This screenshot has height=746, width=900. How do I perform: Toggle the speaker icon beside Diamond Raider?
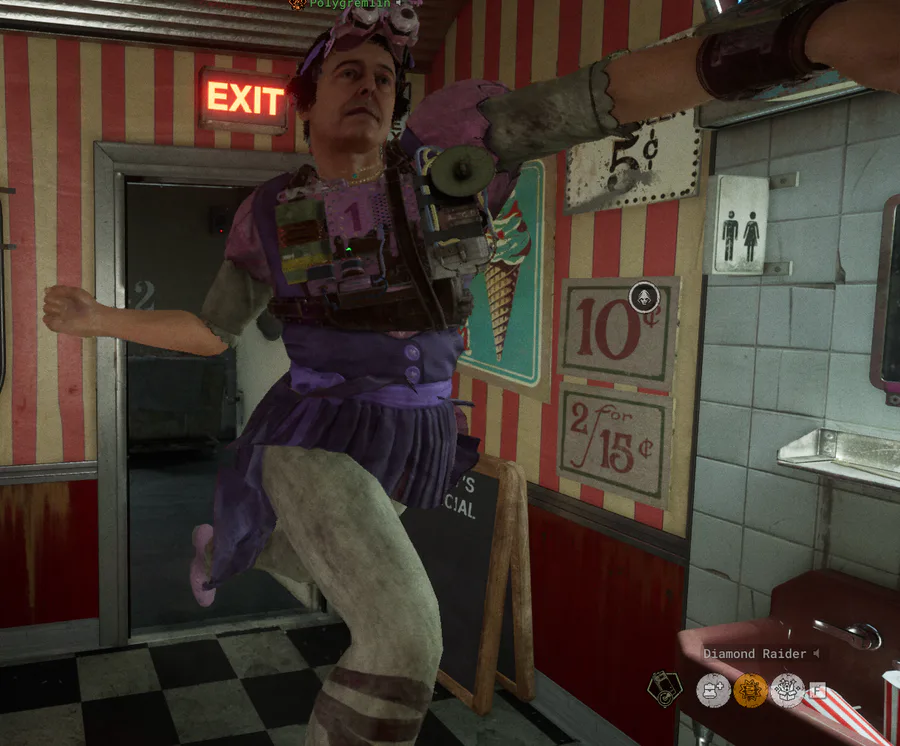pos(816,654)
